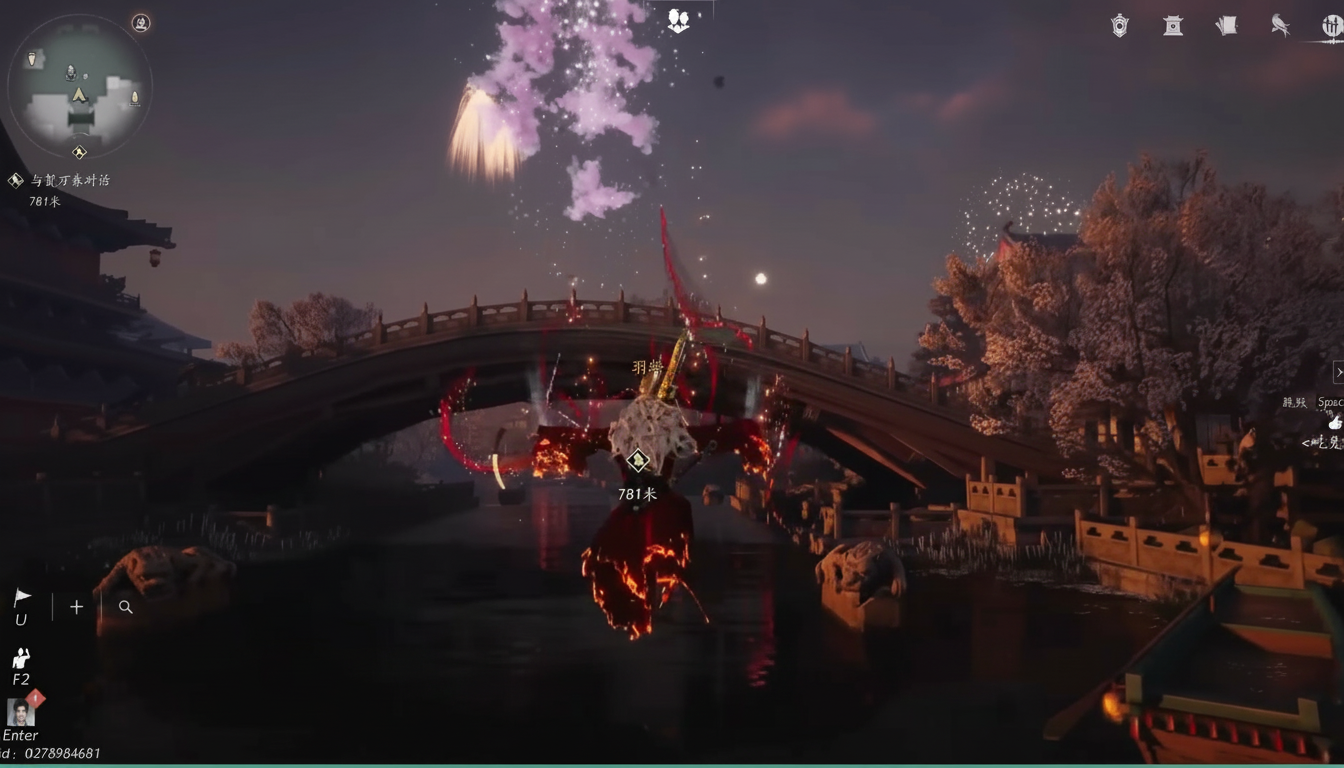Click the plus icon next to the flag marker
Viewport: 1344px width, 768px height.
tap(75, 606)
